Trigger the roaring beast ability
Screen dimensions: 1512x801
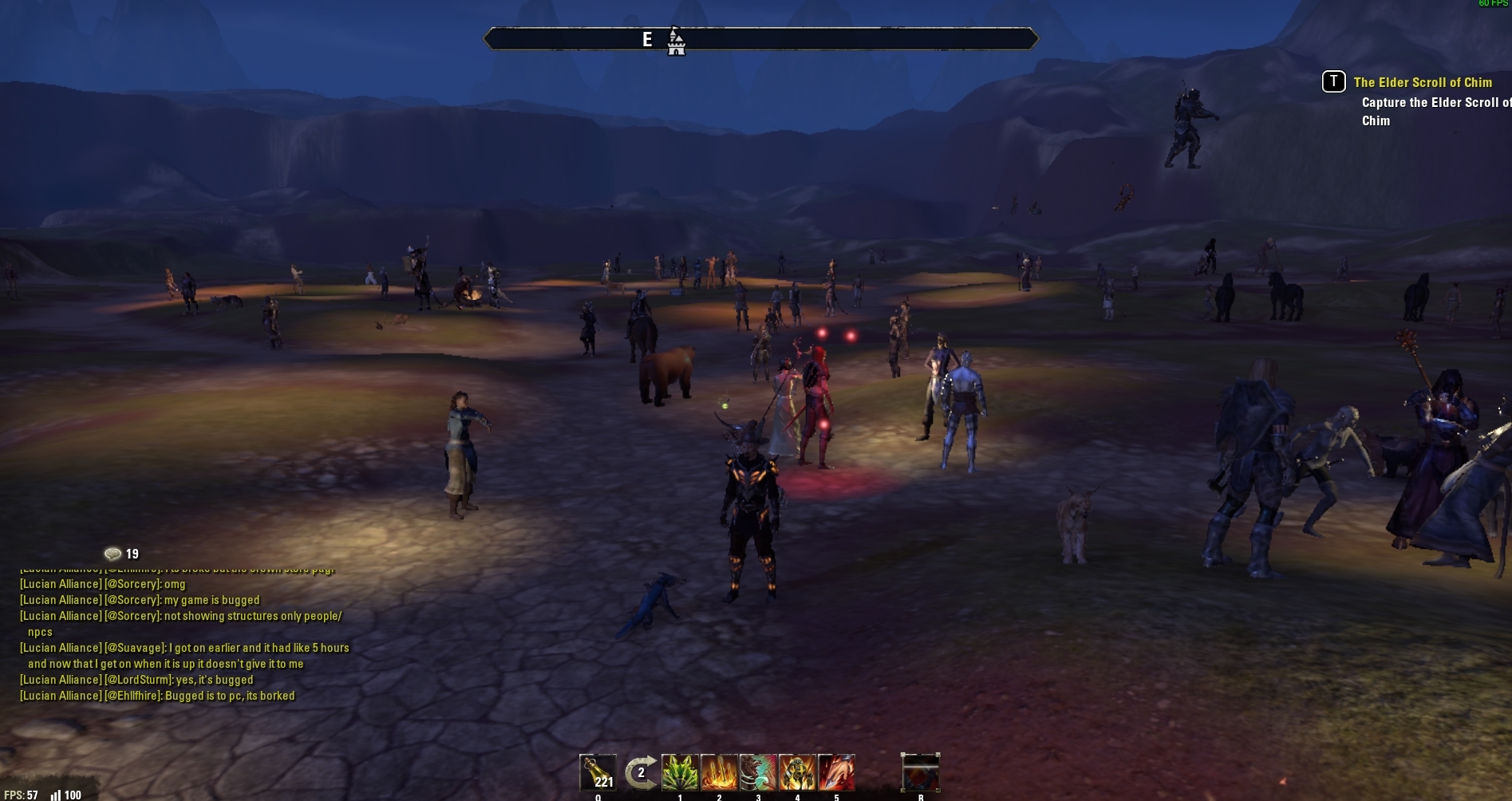coord(758,772)
